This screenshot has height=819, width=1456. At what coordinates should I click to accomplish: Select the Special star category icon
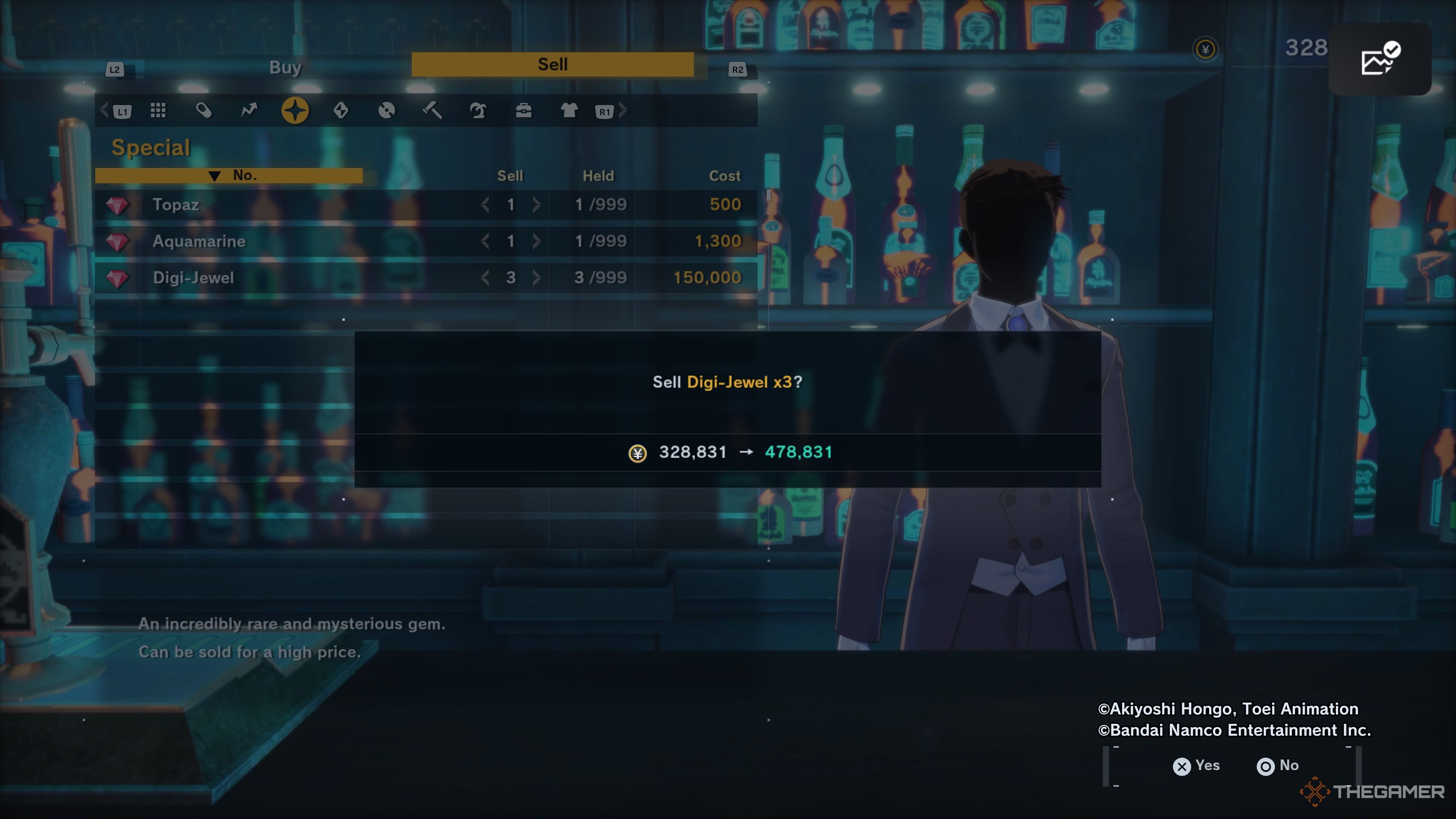(295, 110)
